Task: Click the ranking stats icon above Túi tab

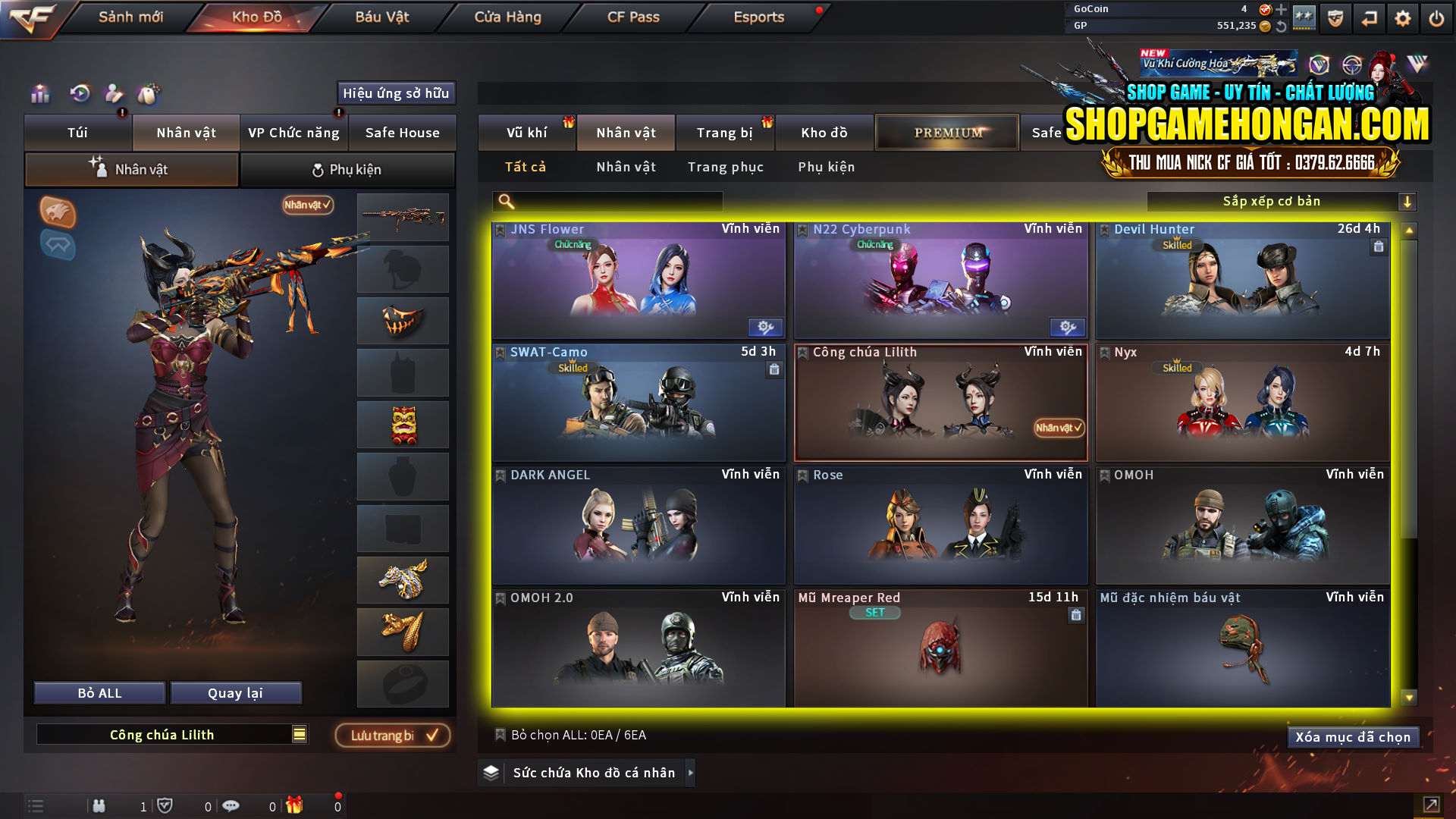Action: click(39, 94)
